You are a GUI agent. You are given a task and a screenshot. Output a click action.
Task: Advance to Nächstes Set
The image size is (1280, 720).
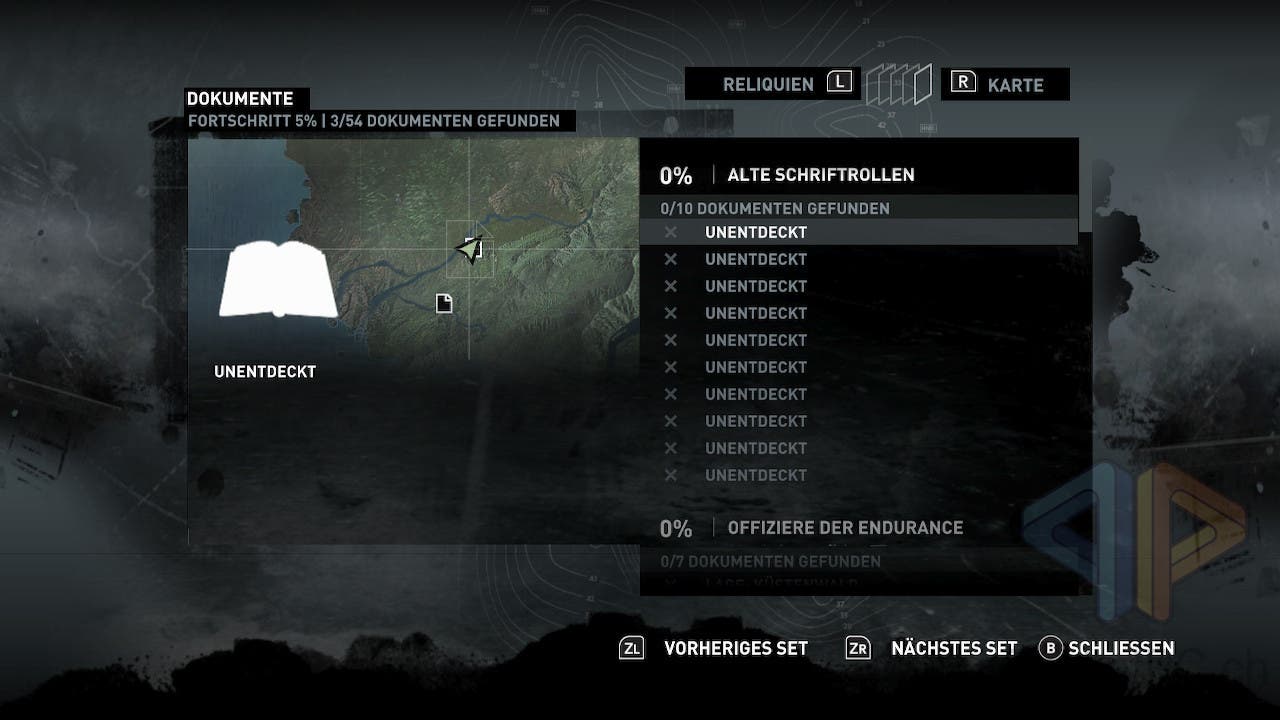pos(953,648)
